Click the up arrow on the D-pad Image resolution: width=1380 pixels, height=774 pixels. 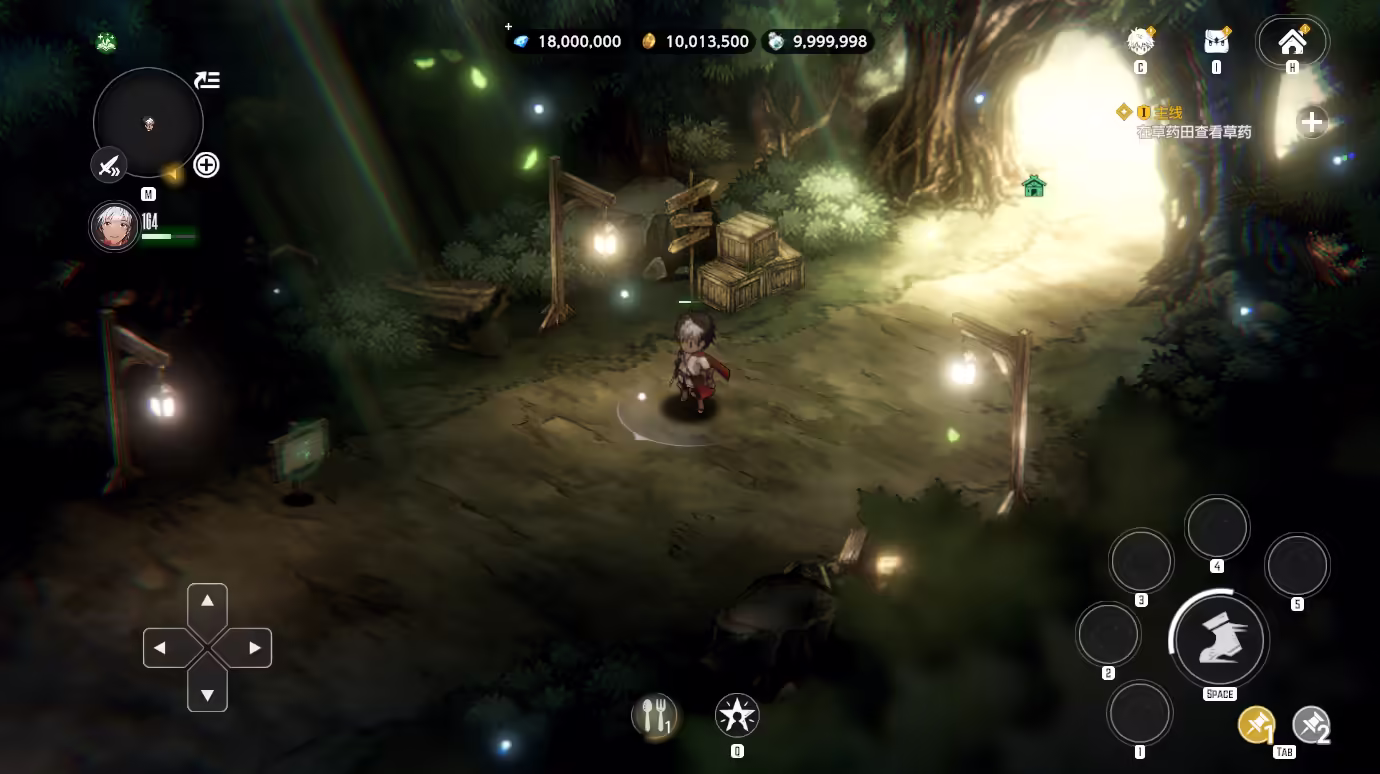coord(207,601)
